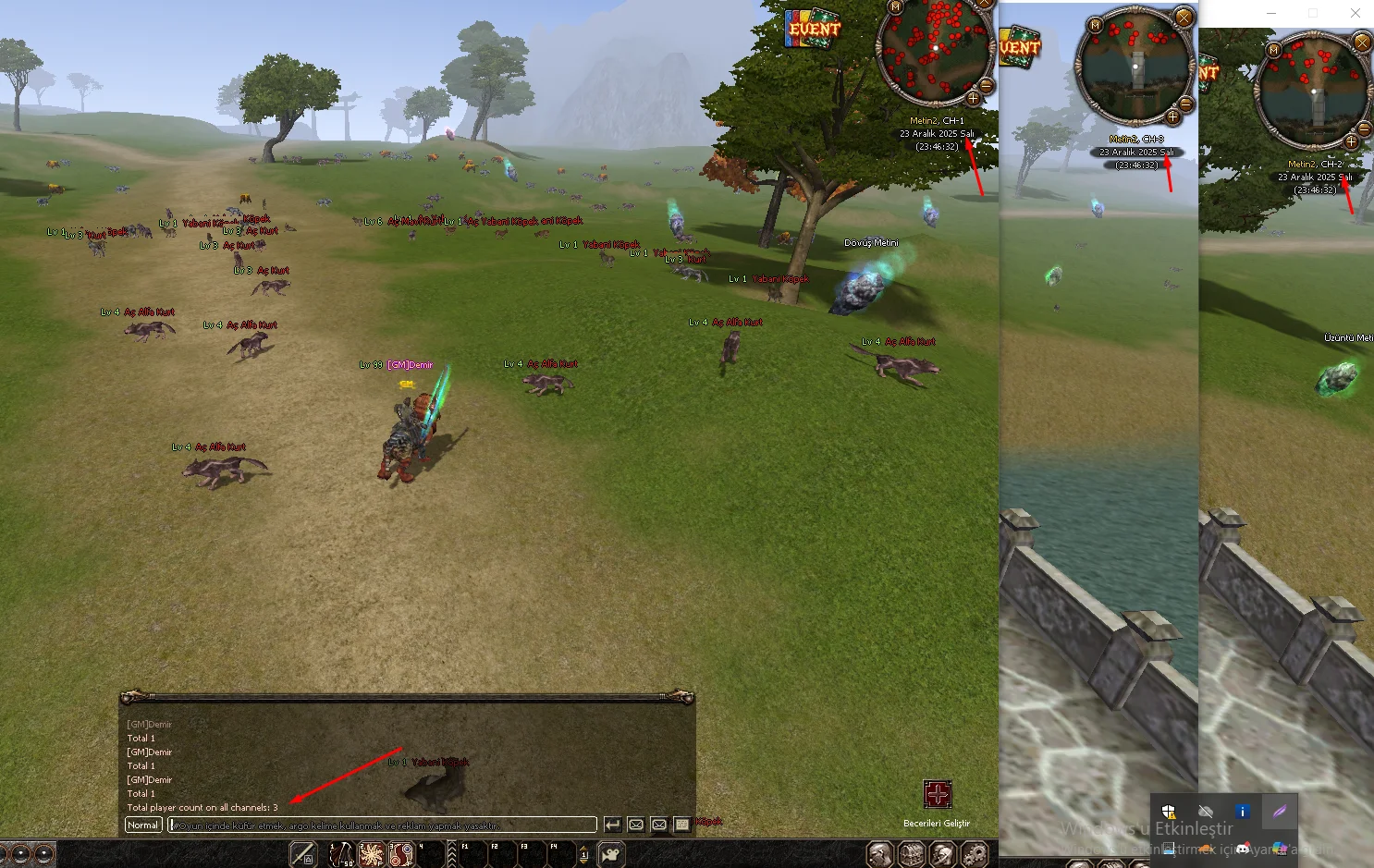Close the rightmost game window
This screenshot has width=1374, height=868.
tap(1355, 13)
